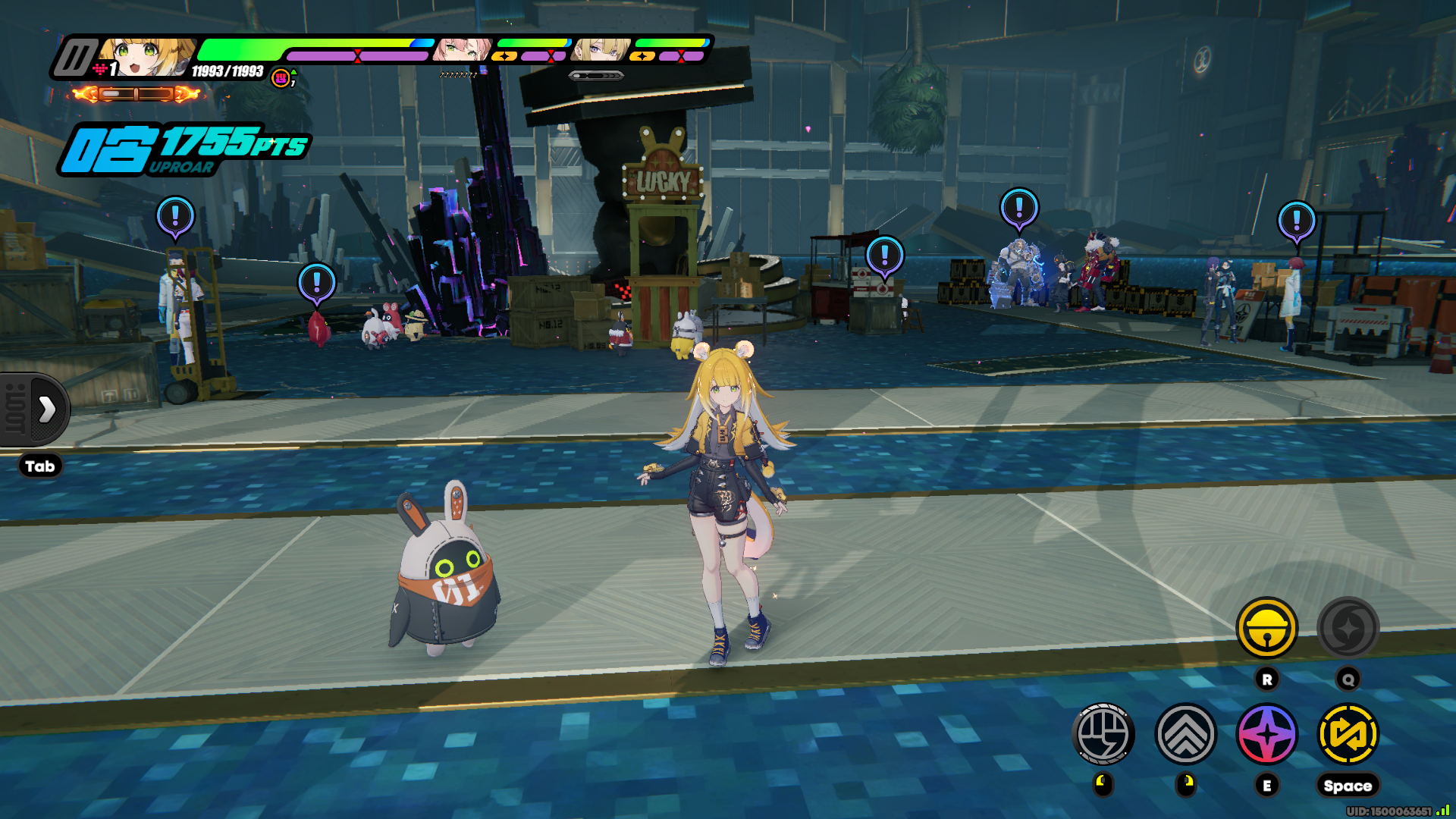
Task: Click the active blonde character portrait
Action: pos(148,58)
